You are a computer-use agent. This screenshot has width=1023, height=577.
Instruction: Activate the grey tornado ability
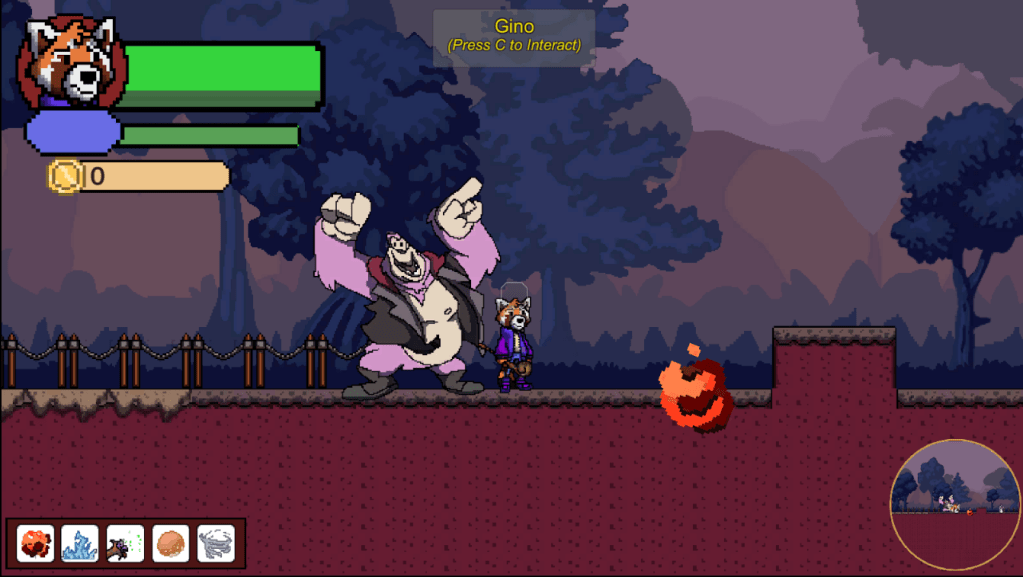pyautogui.click(x=215, y=543)
